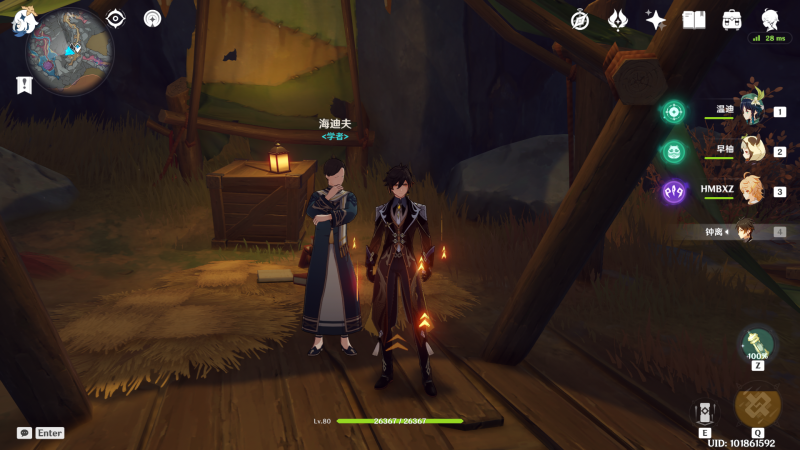Open the Wish four-pointed star icon
Image resolution: width=800 pixels, height=450 pixels.
[x=656, y=20]
